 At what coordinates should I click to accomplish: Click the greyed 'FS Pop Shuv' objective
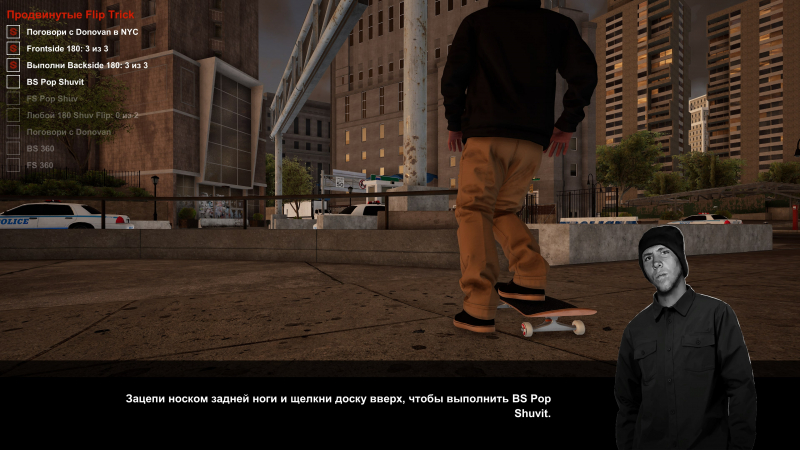pyautogui.click(x=52, y=98)
